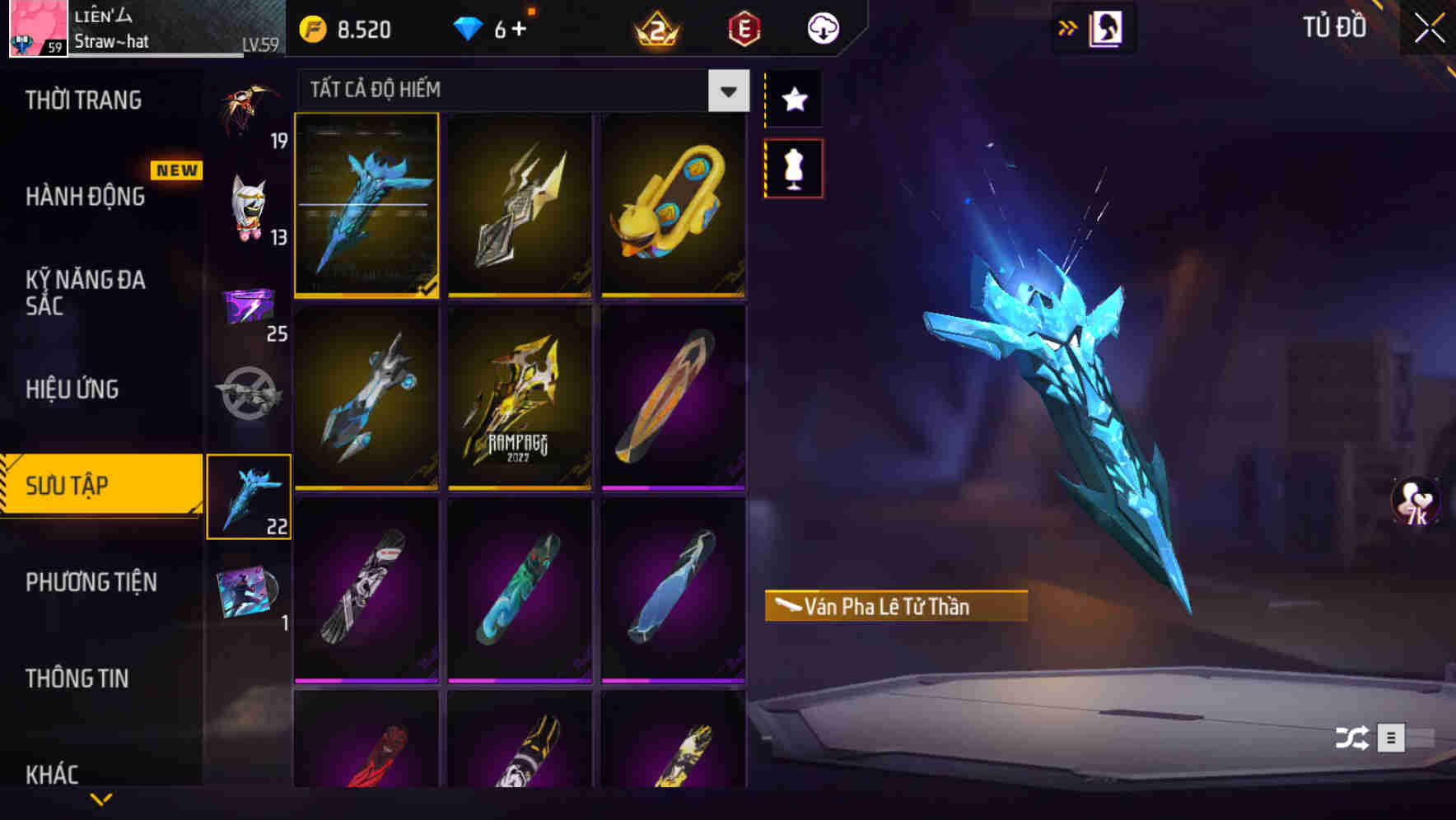Expand the sidebar with the bottom chevron
The height and width of the screenshot is (820, 1456).
101,800
